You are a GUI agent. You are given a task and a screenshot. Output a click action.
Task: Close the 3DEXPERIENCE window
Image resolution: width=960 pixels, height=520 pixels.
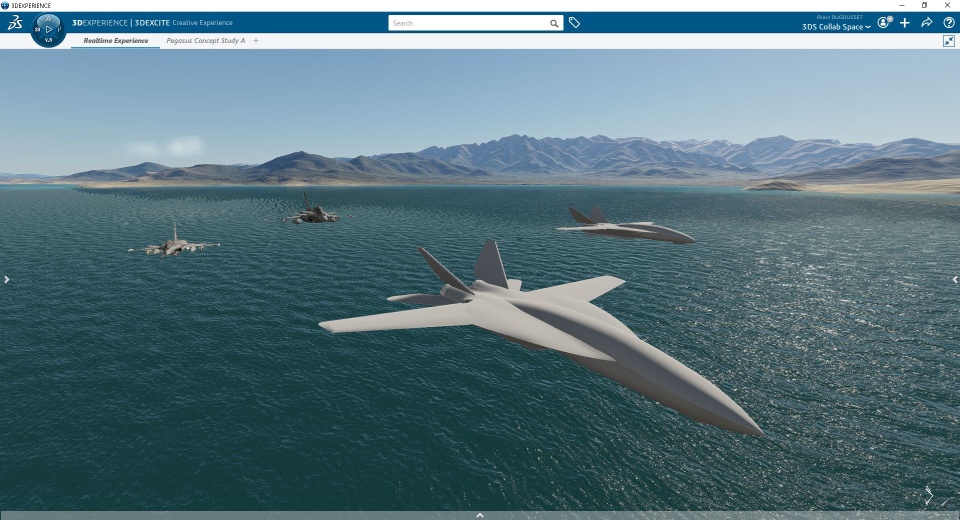tap(947, 5)
